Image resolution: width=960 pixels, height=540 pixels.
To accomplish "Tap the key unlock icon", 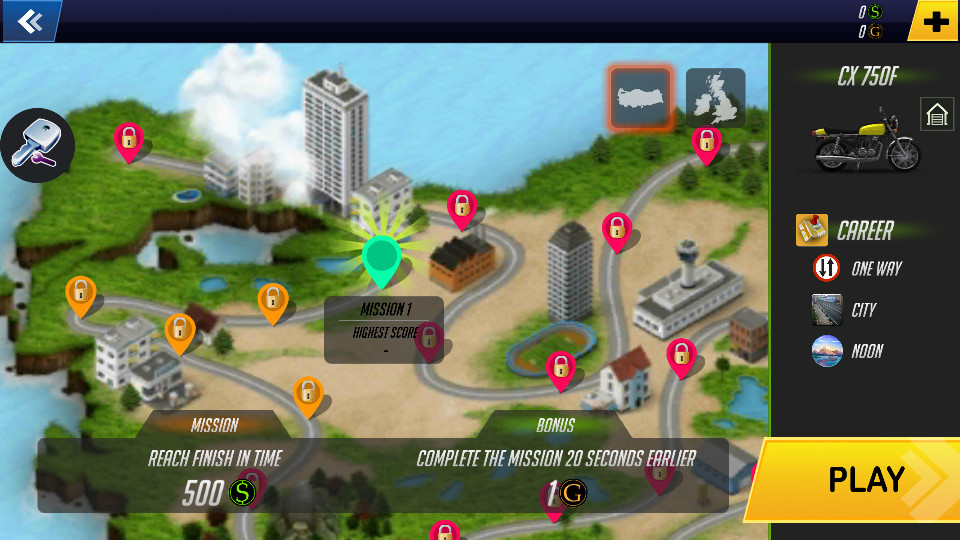I will (x=37, y=144).
